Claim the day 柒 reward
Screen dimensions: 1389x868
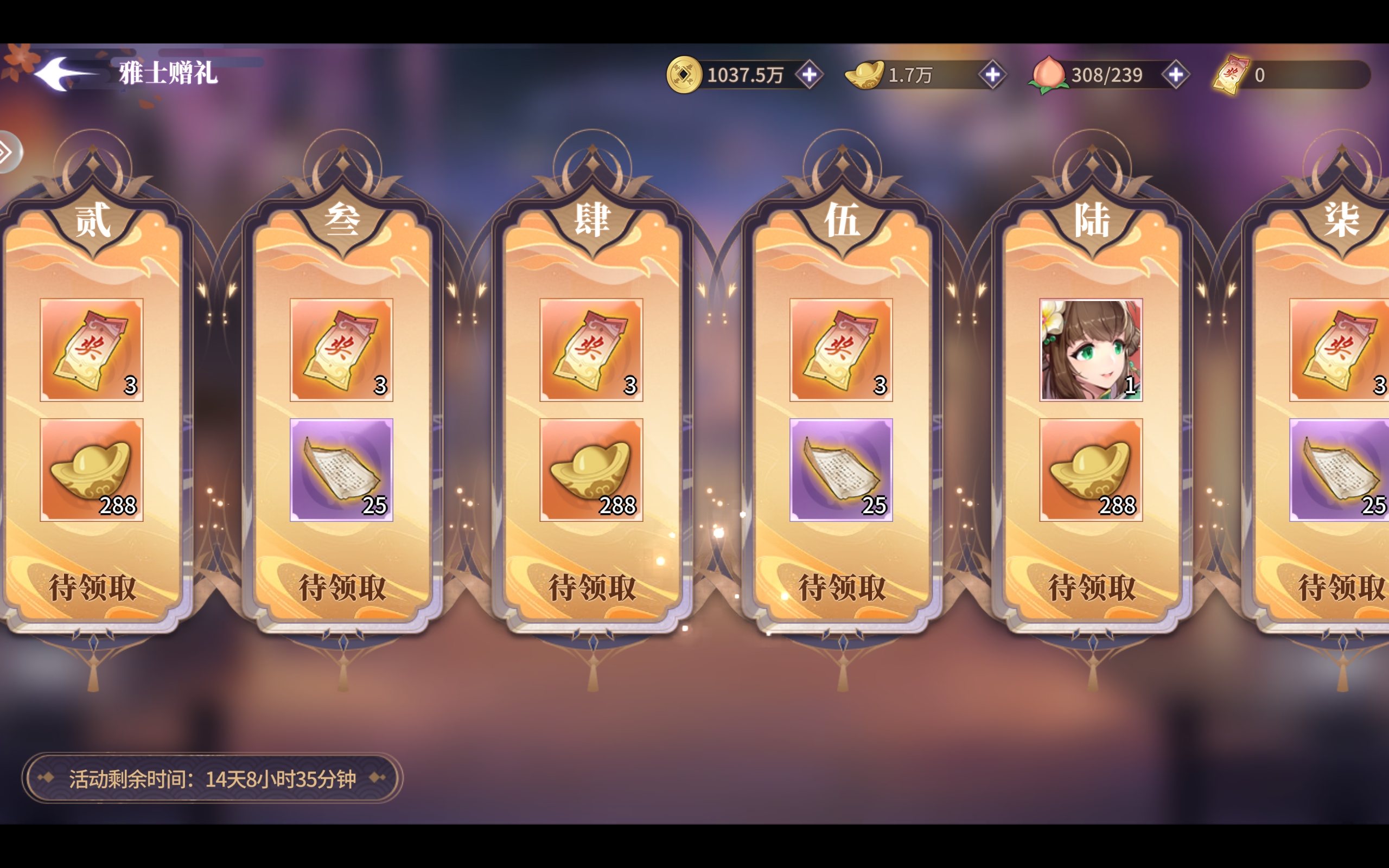(1341, 588)
